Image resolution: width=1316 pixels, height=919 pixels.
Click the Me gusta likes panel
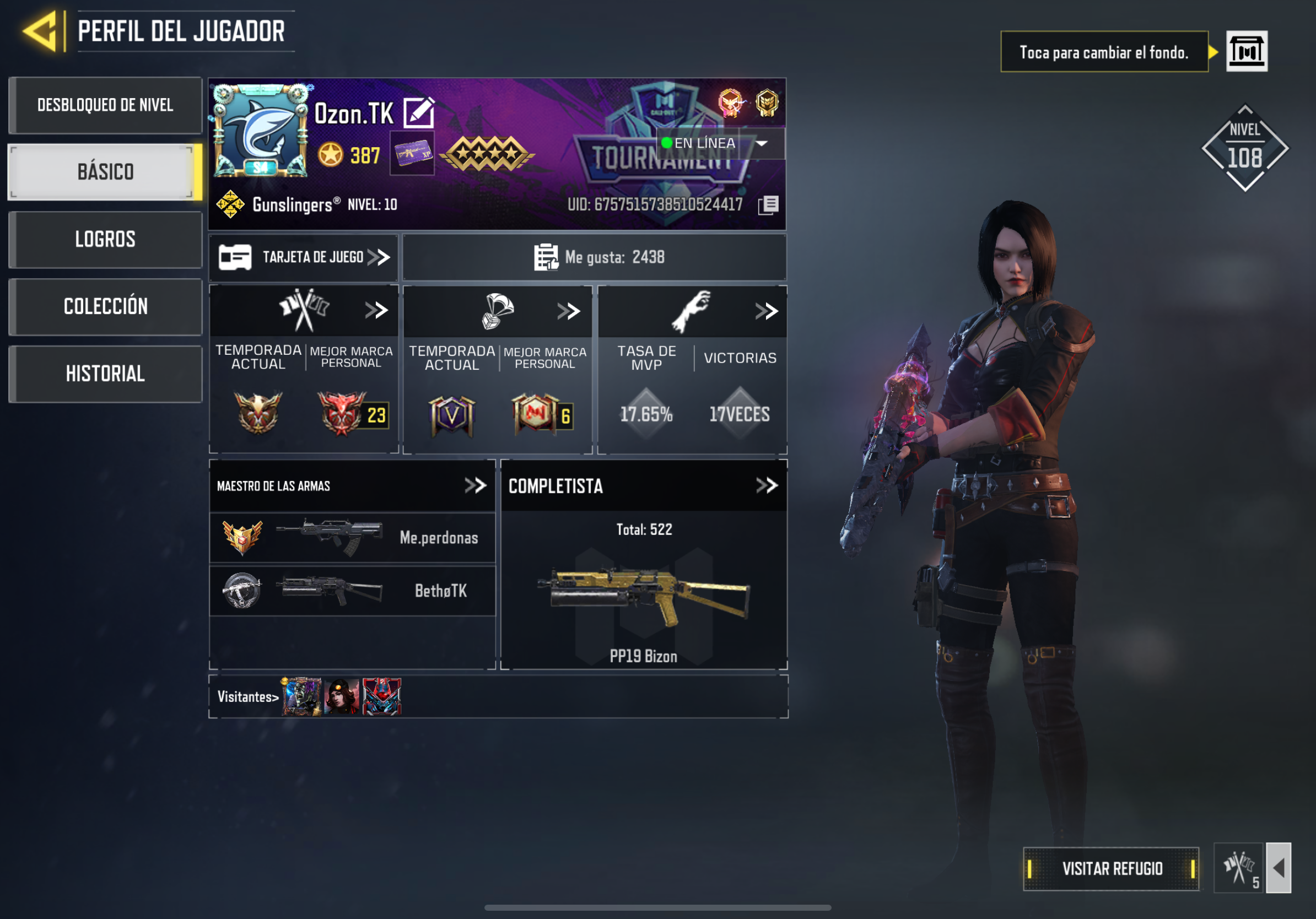click(x=595, y=257)
